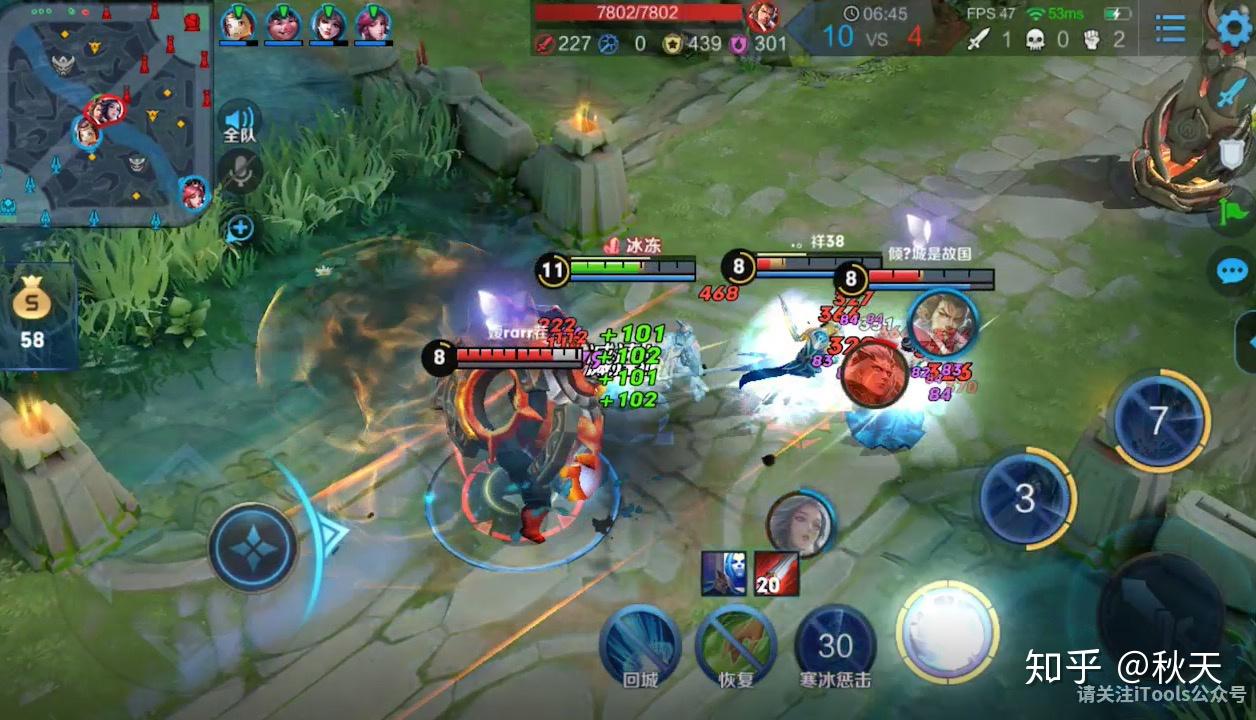Activate the skill on 3-second cooldown
Screen dimensions: 1256x720
pyautogui.click(x=1025, y=498)
